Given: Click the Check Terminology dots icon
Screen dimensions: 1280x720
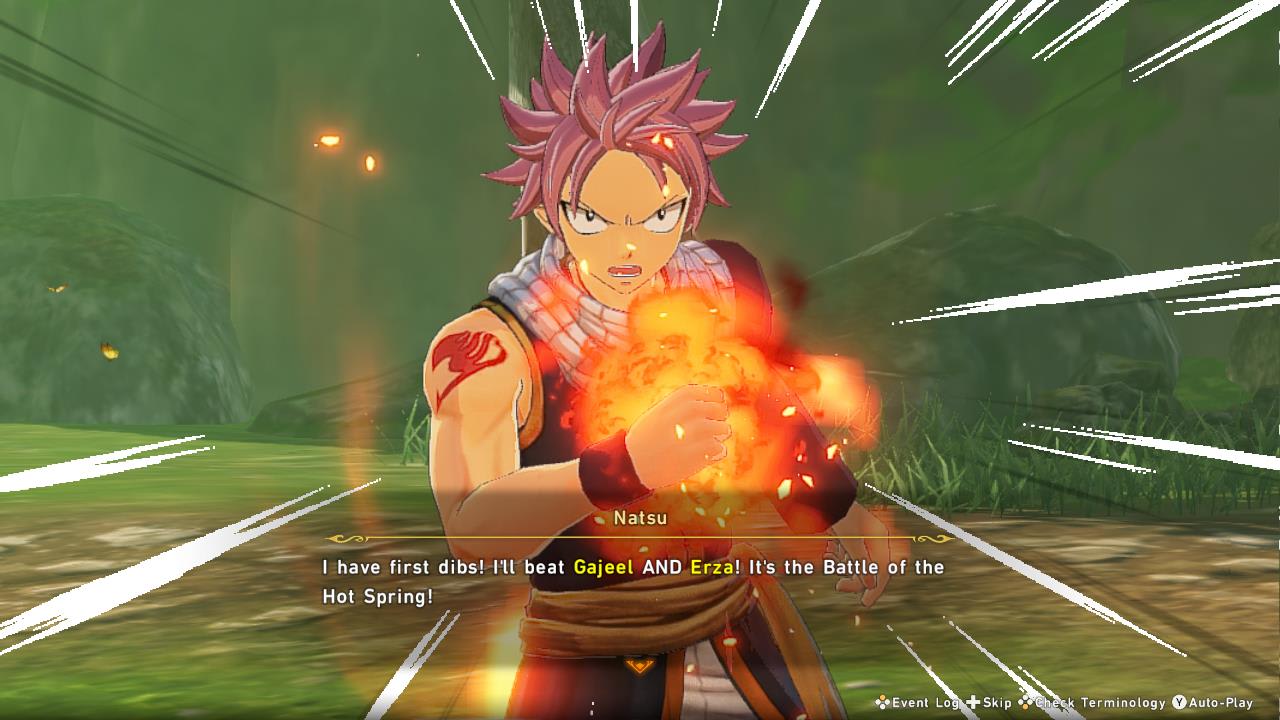Looking at the screenshot, I should (1026, 703).
